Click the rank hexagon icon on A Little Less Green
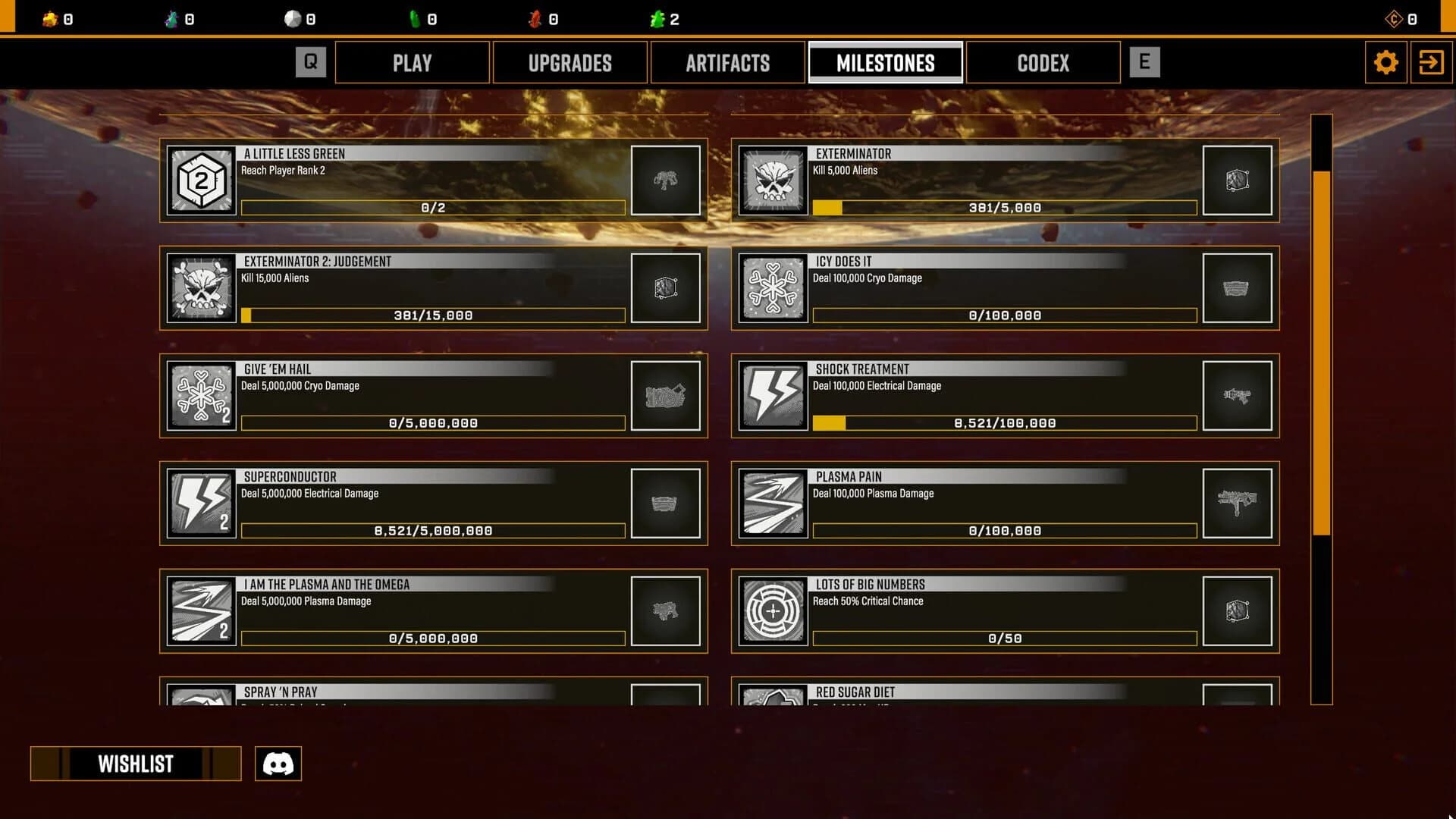The width and height of the screenshot is (1456, 819). point(201,180)
